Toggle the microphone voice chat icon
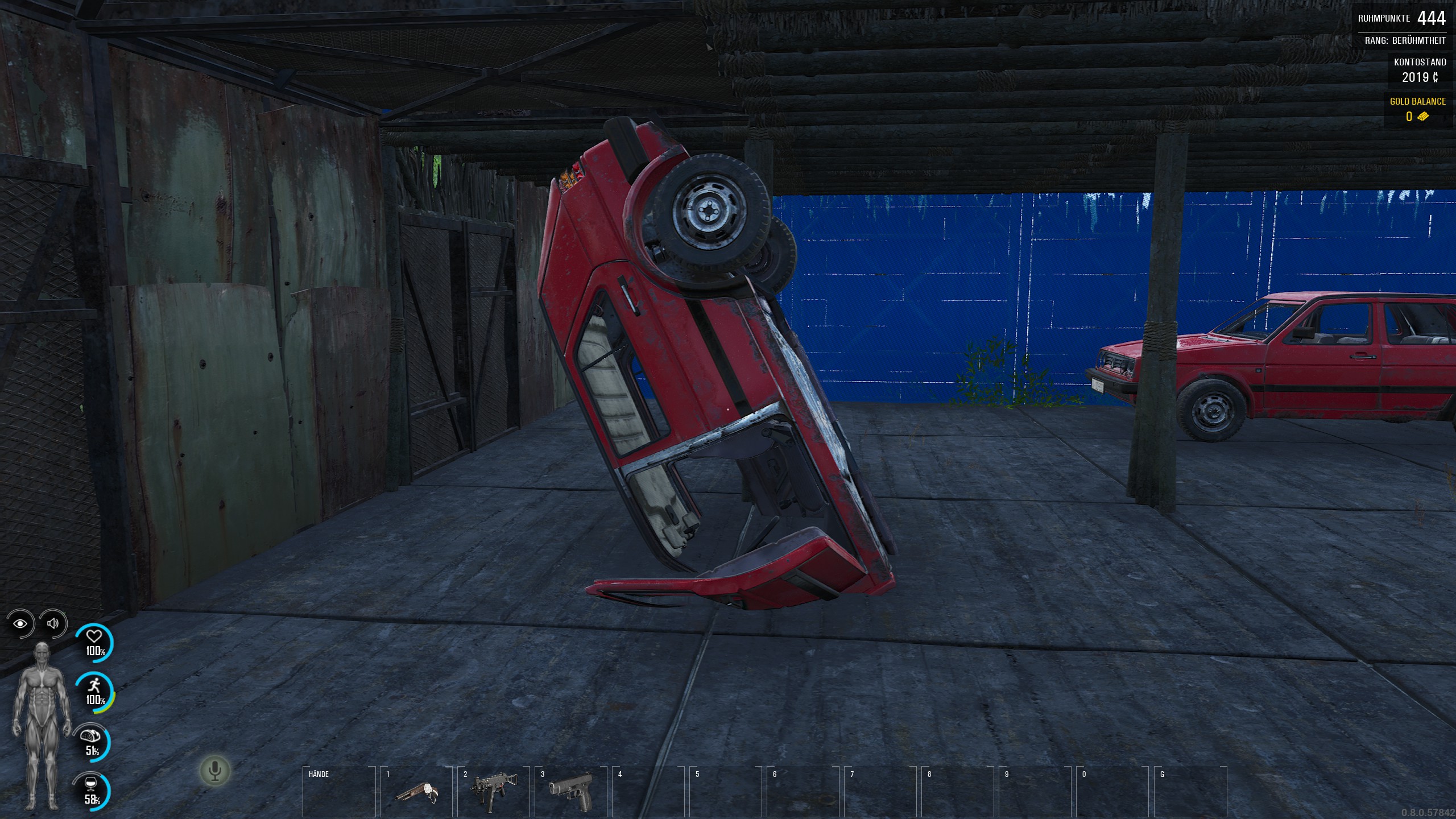 point(214,771)
